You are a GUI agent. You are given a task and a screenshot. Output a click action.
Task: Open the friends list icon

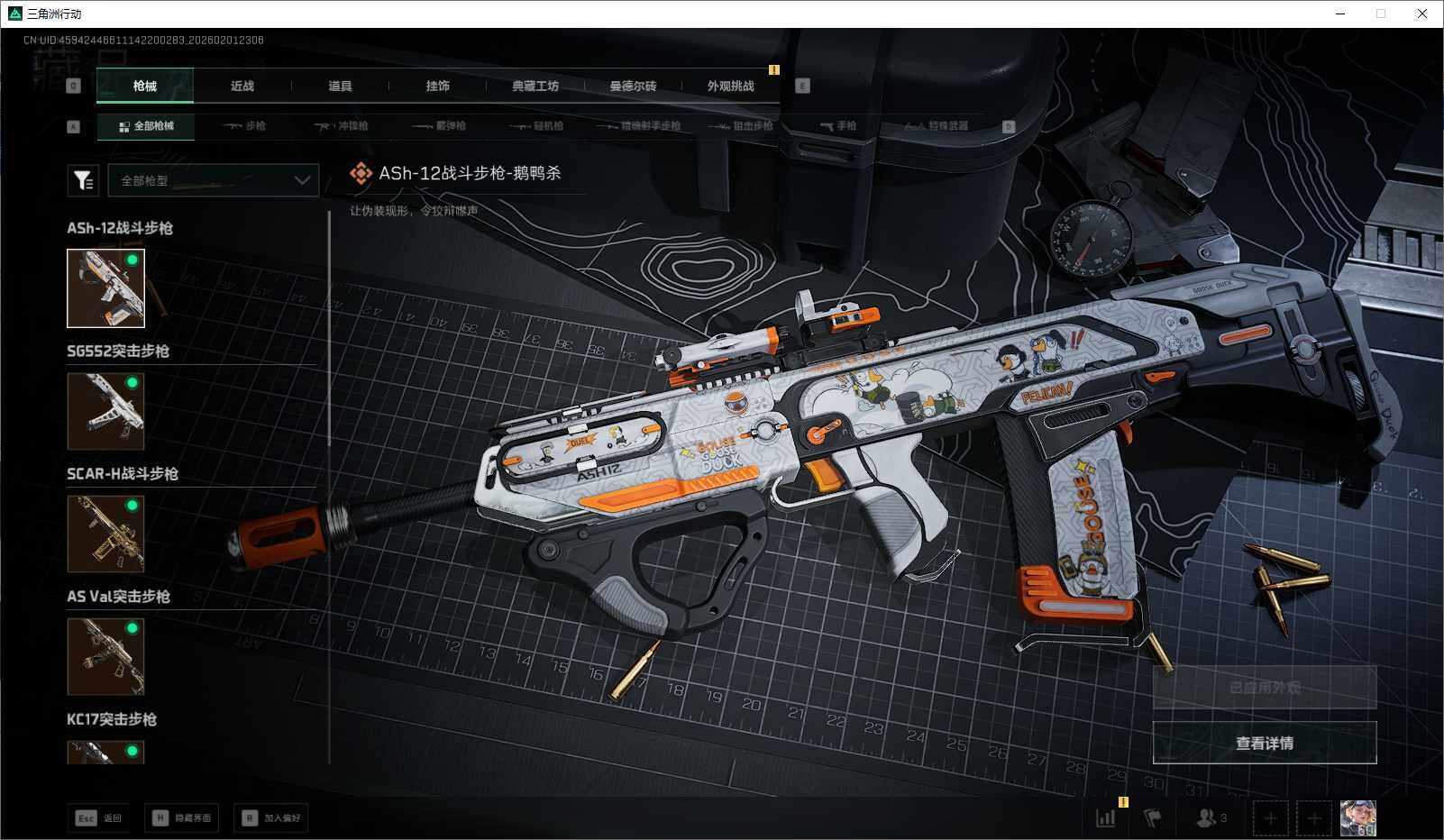(x=1211, y=818)
